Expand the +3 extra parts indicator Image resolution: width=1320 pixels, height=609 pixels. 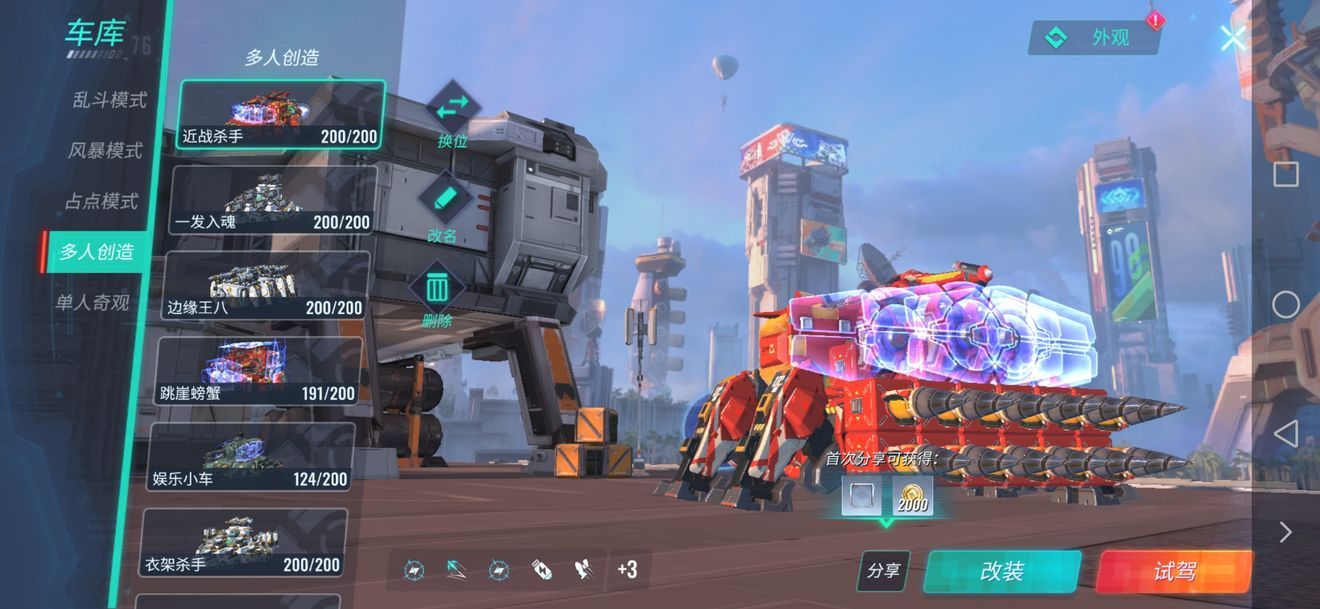[628, 570]
